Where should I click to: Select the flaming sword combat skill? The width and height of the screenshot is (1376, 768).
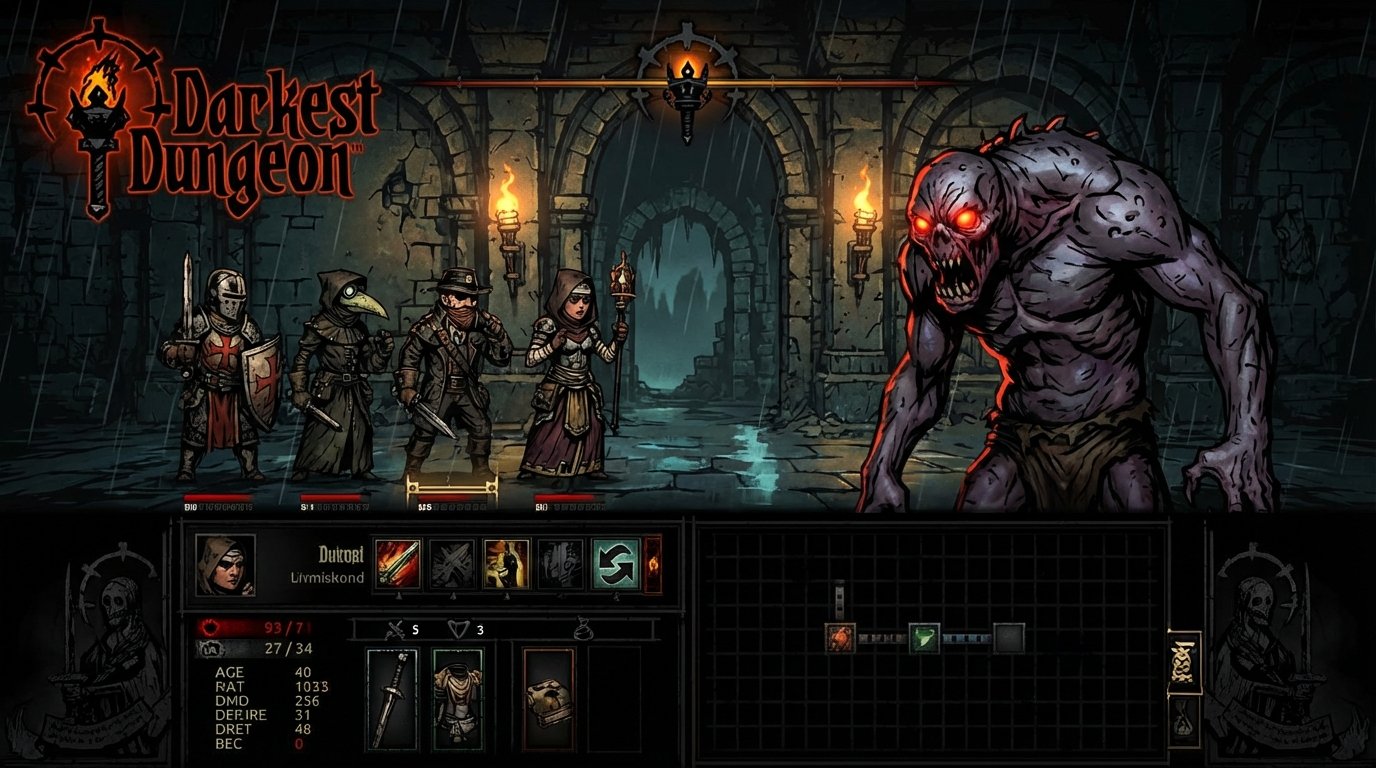click(397, 563)
